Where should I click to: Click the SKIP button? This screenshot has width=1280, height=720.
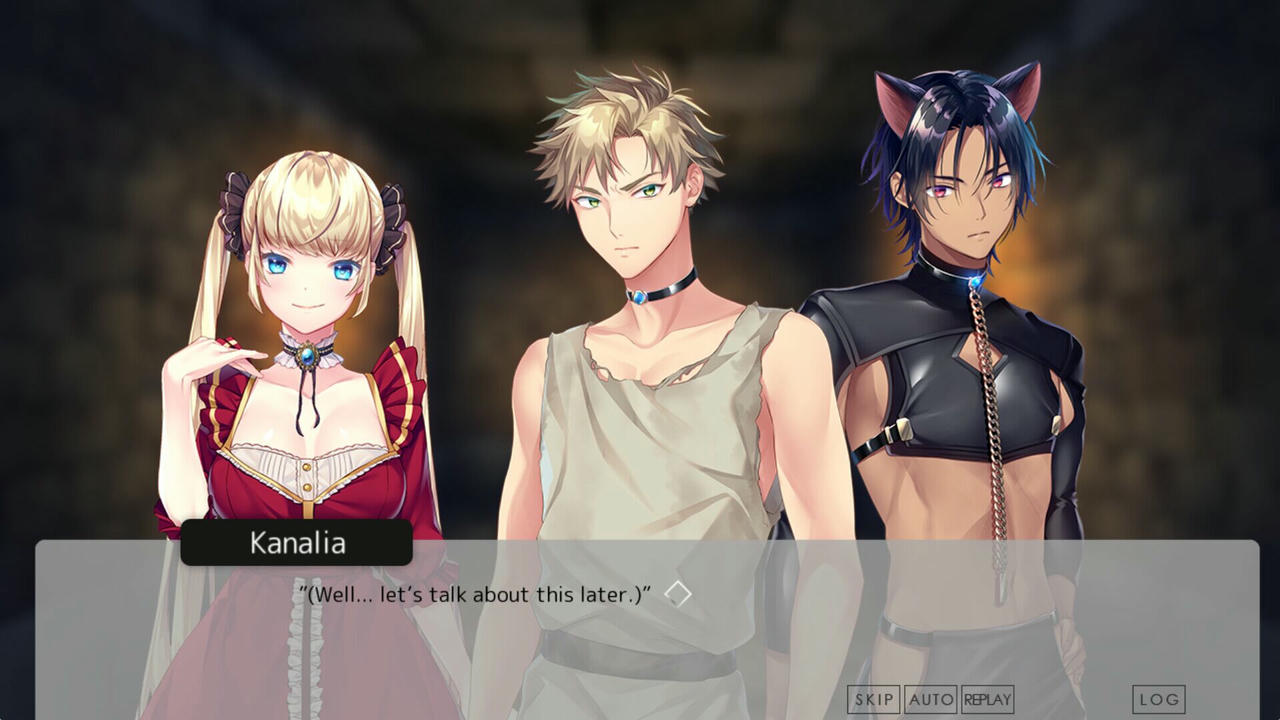click(873, 699)
